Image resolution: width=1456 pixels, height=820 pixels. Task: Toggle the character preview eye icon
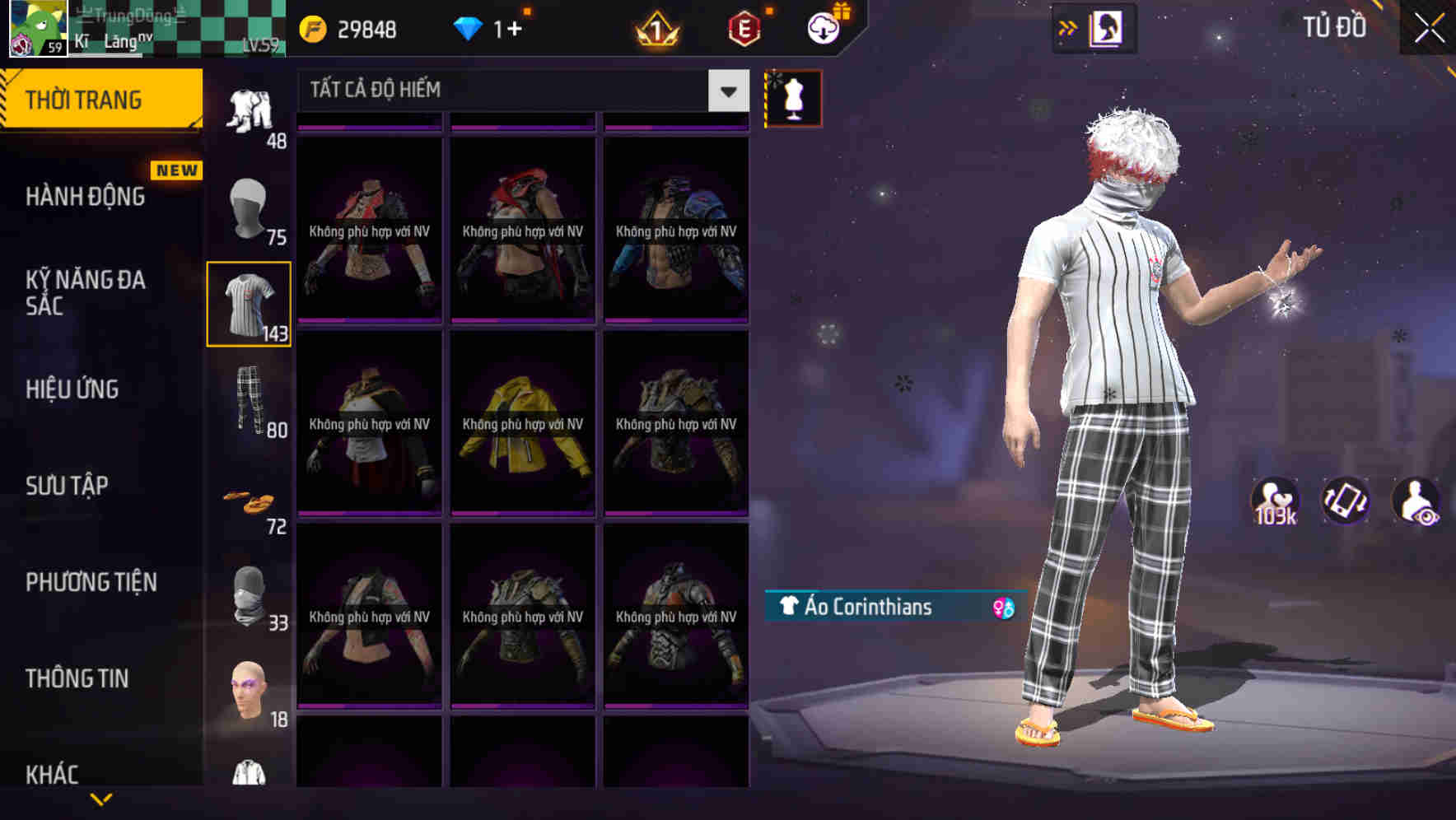1415,502
